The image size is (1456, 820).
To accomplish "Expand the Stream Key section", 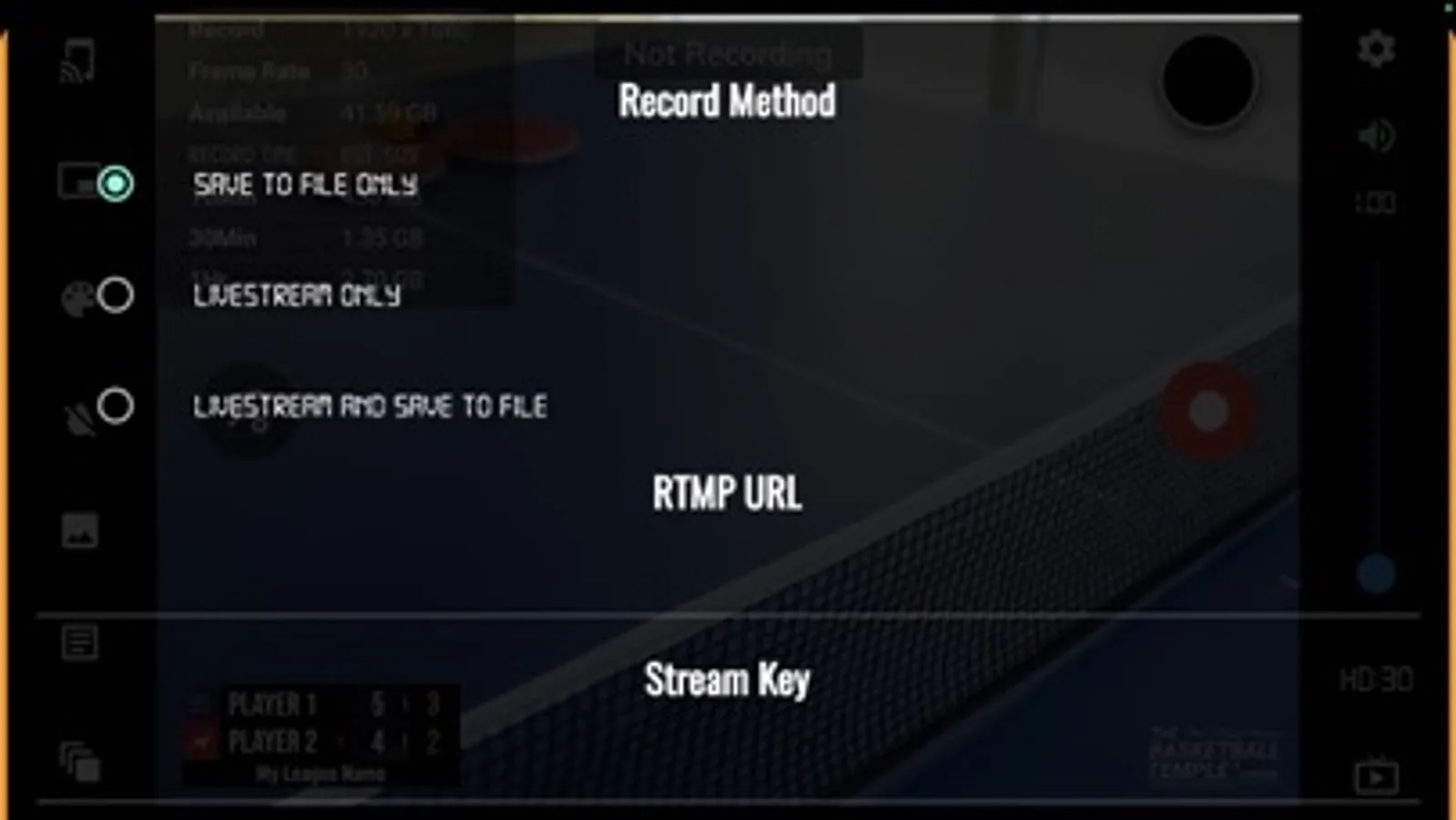I will click(x=728, y=678).
